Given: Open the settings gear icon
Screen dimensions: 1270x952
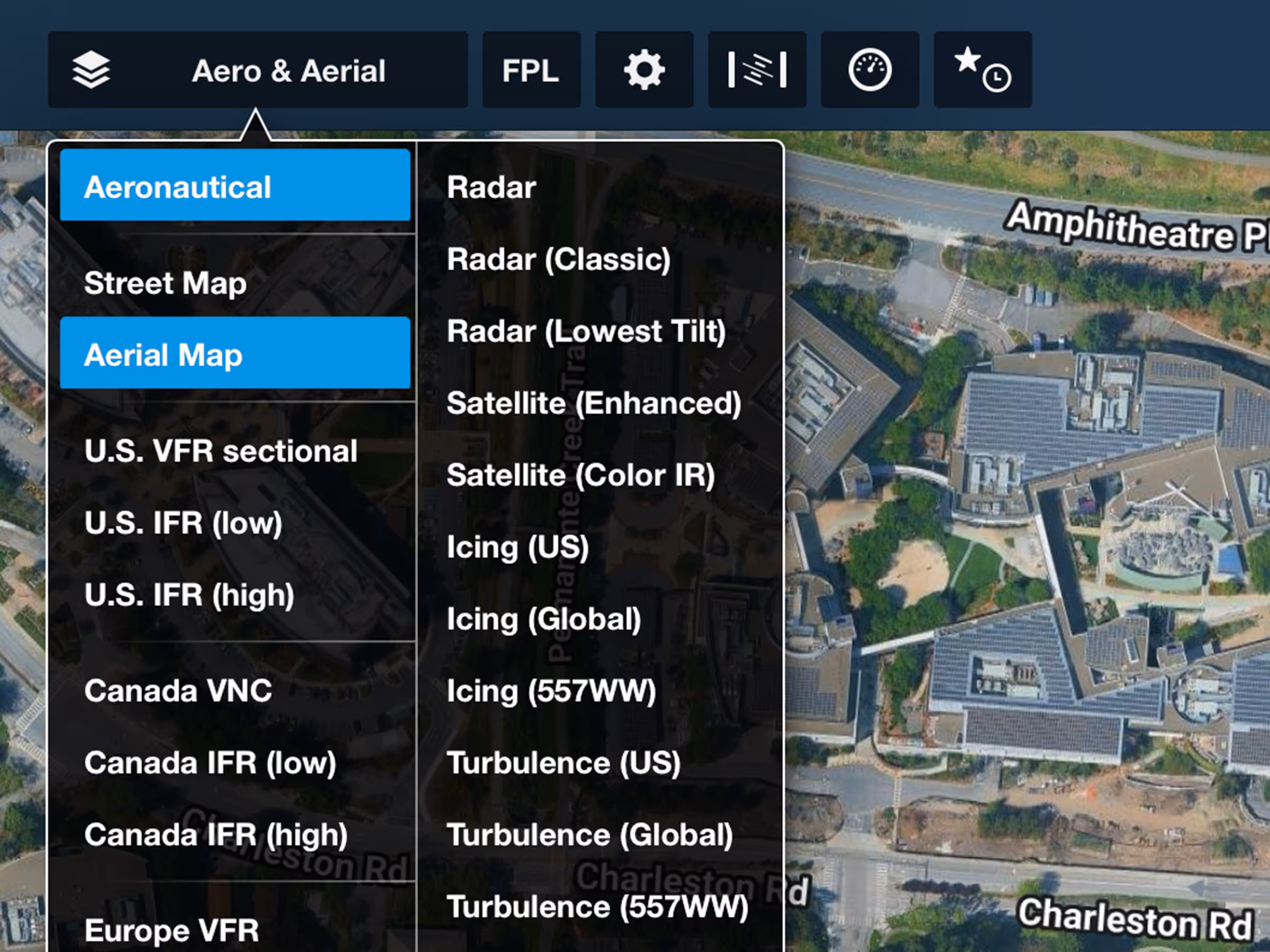Looking at the screenshot, I should click(644, 69).
